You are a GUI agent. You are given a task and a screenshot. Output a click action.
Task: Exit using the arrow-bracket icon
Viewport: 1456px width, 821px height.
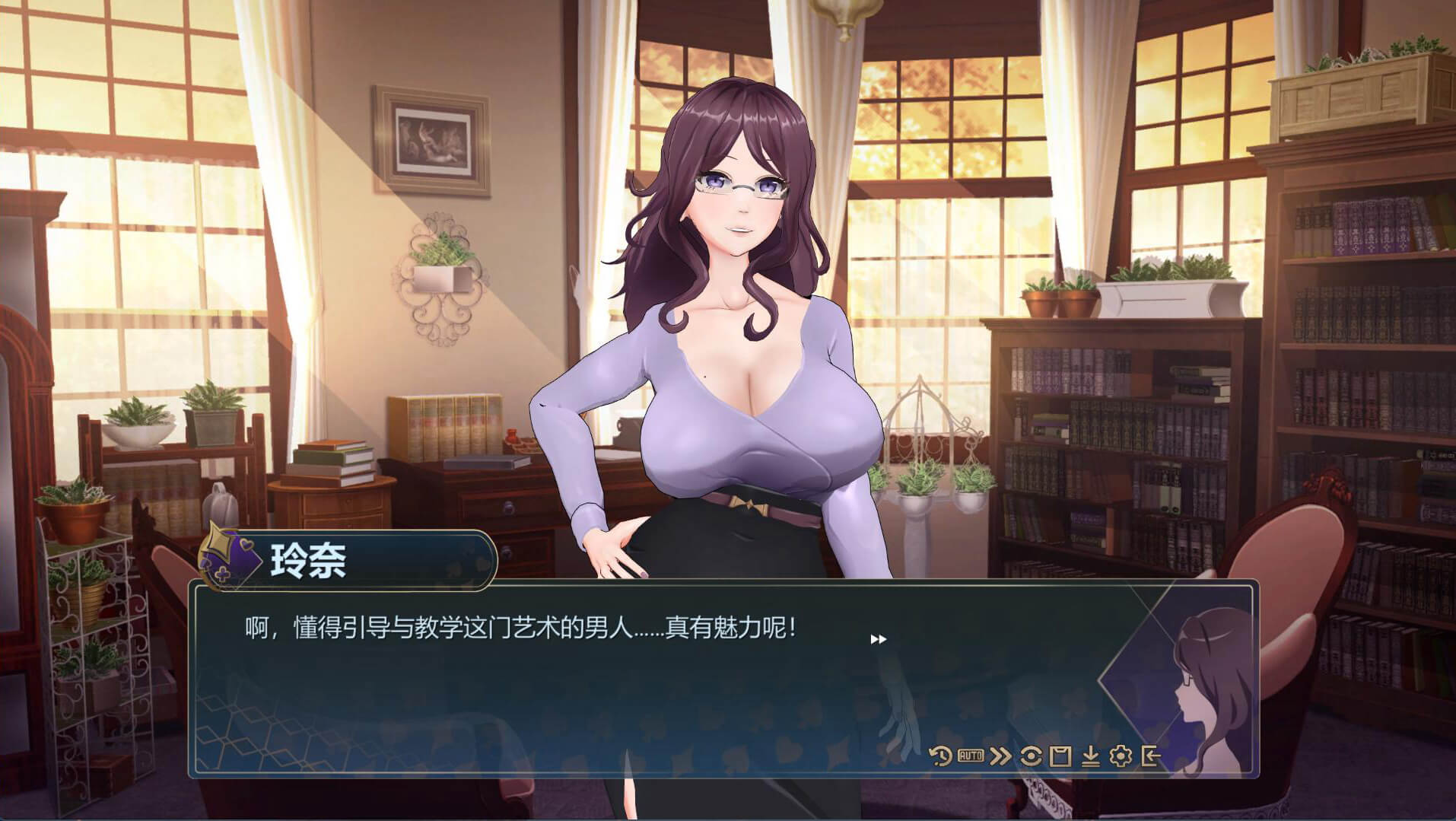click(x=1150, y=756)
